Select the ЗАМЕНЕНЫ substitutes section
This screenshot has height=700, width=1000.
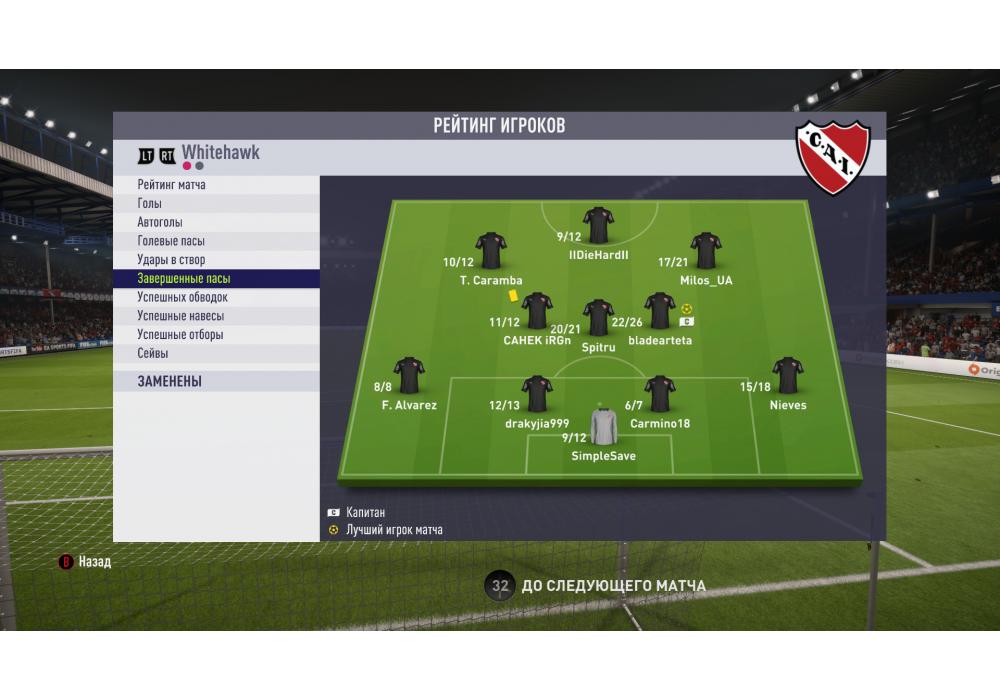pyautogui.click(x=216, y=381)
